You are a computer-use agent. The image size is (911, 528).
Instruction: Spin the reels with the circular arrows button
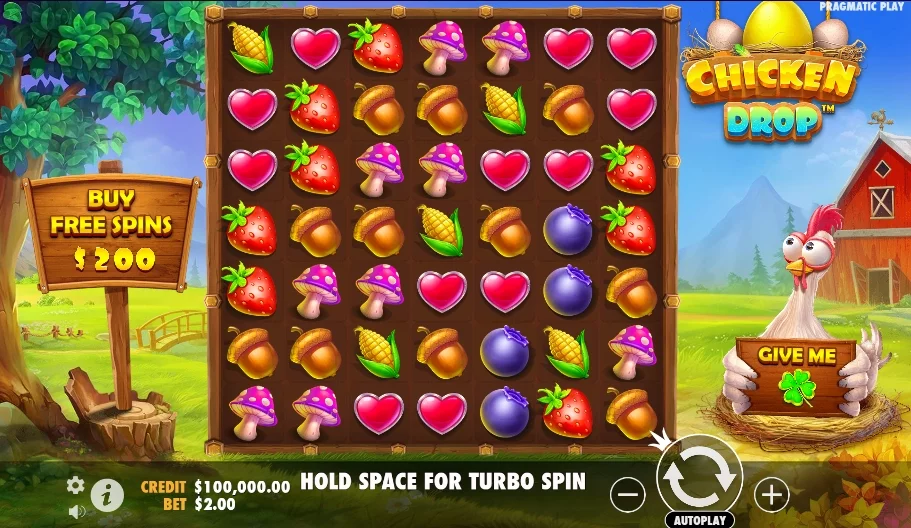[x=699, y=479]
